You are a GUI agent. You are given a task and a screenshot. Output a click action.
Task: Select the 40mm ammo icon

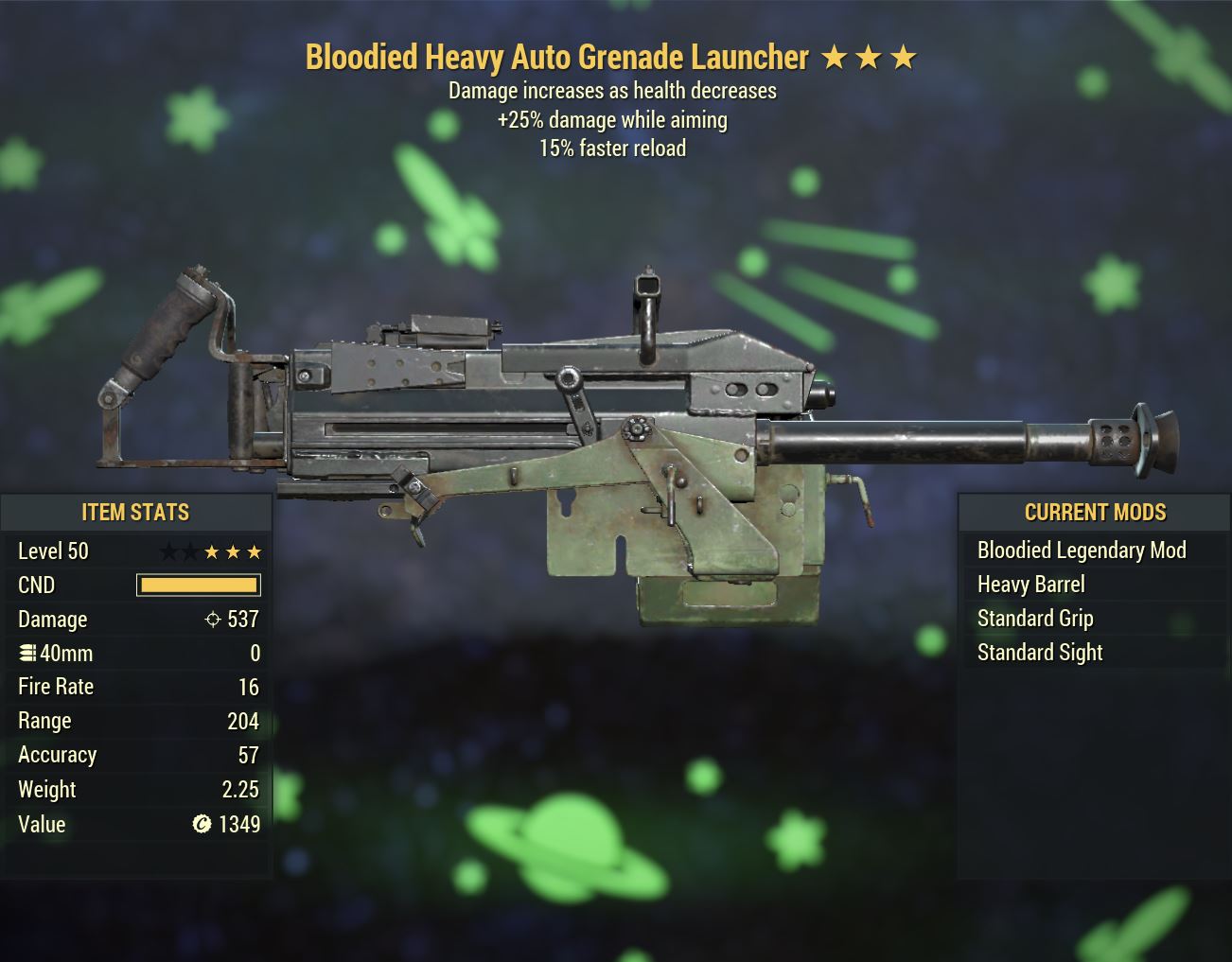click(26, 653)
